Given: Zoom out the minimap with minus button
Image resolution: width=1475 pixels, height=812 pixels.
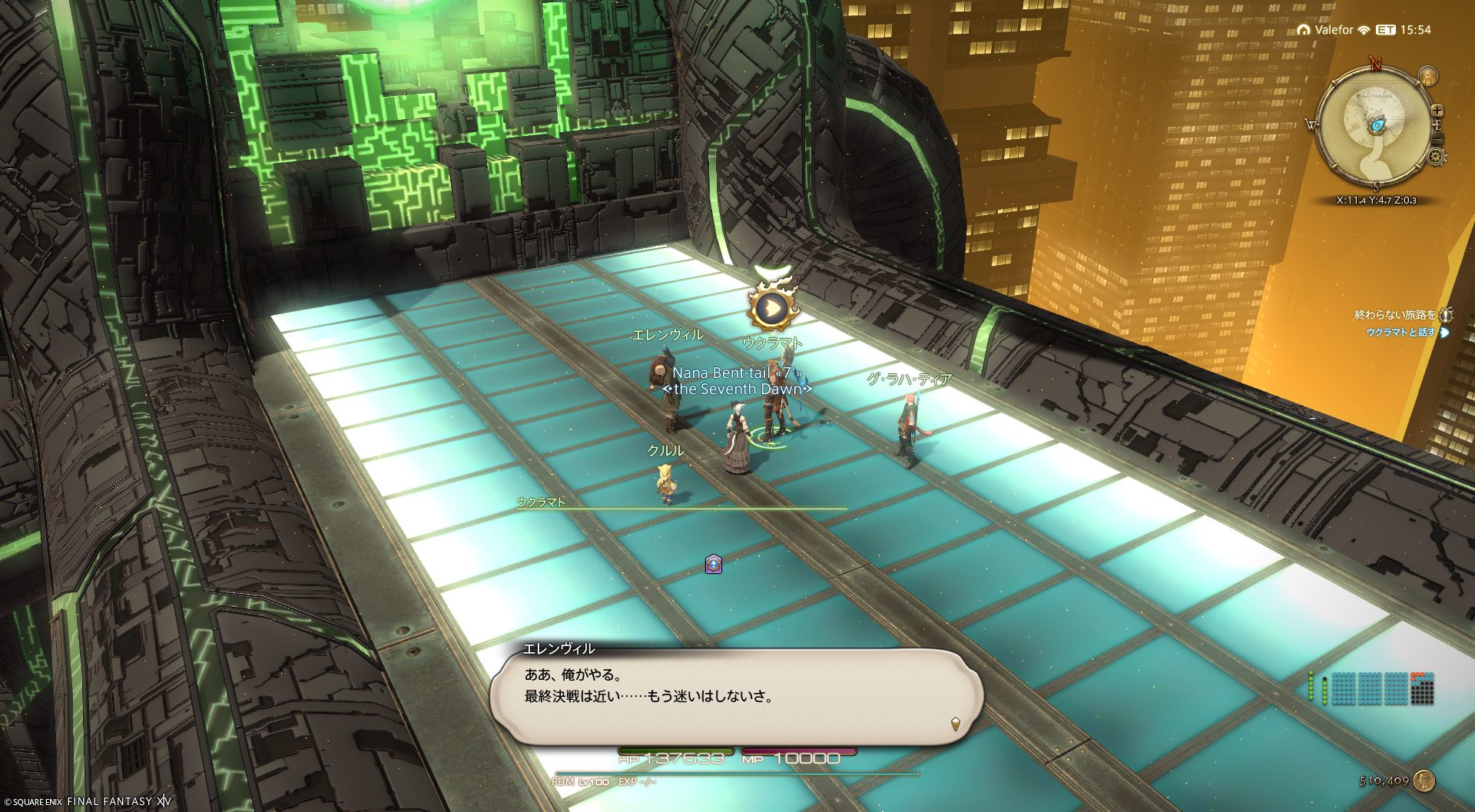Looking at the screenshot, I should point(1437,139).
